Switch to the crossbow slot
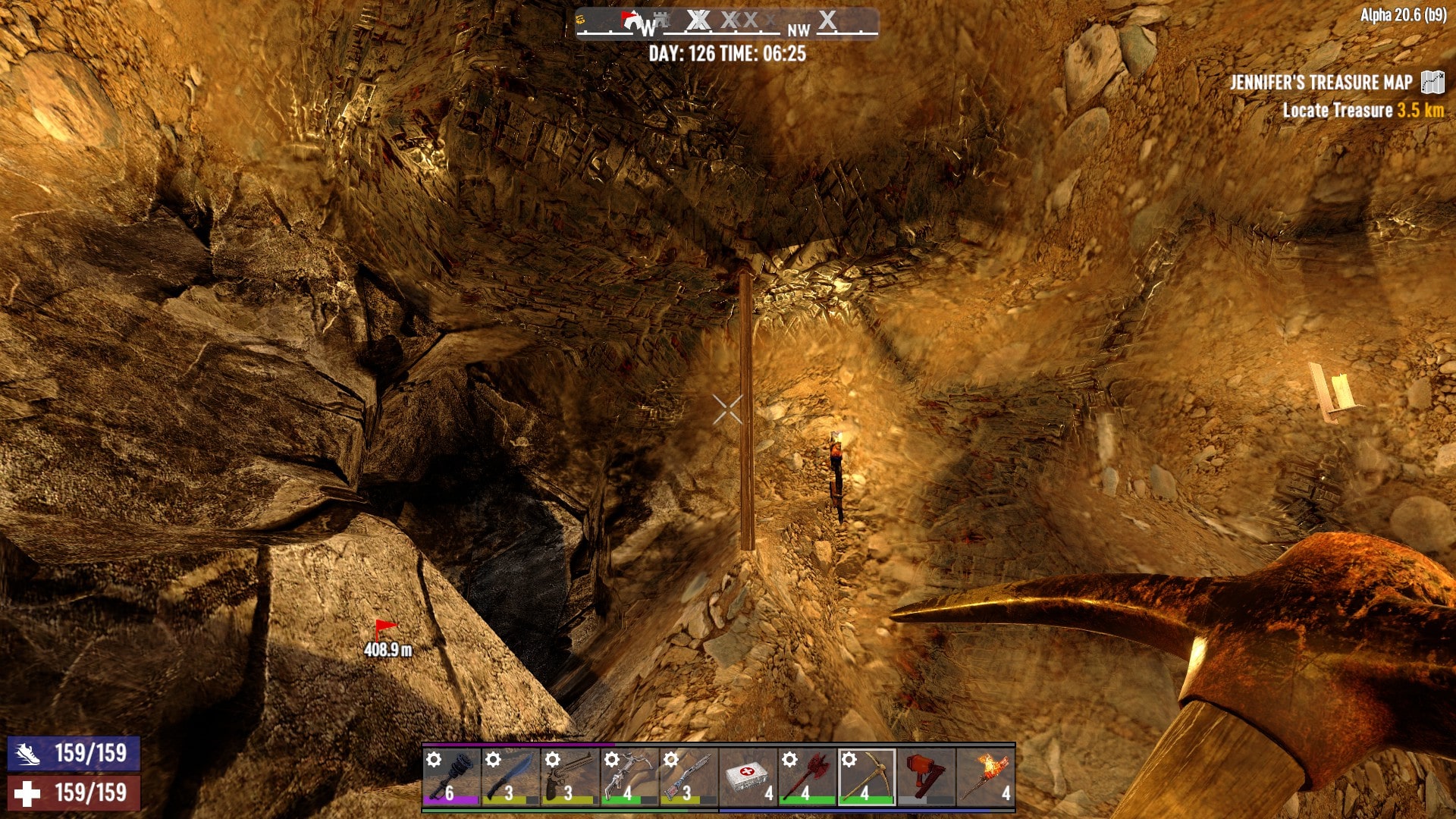The height and width of the screenshot is (819, 1456). tap(629, 777)
